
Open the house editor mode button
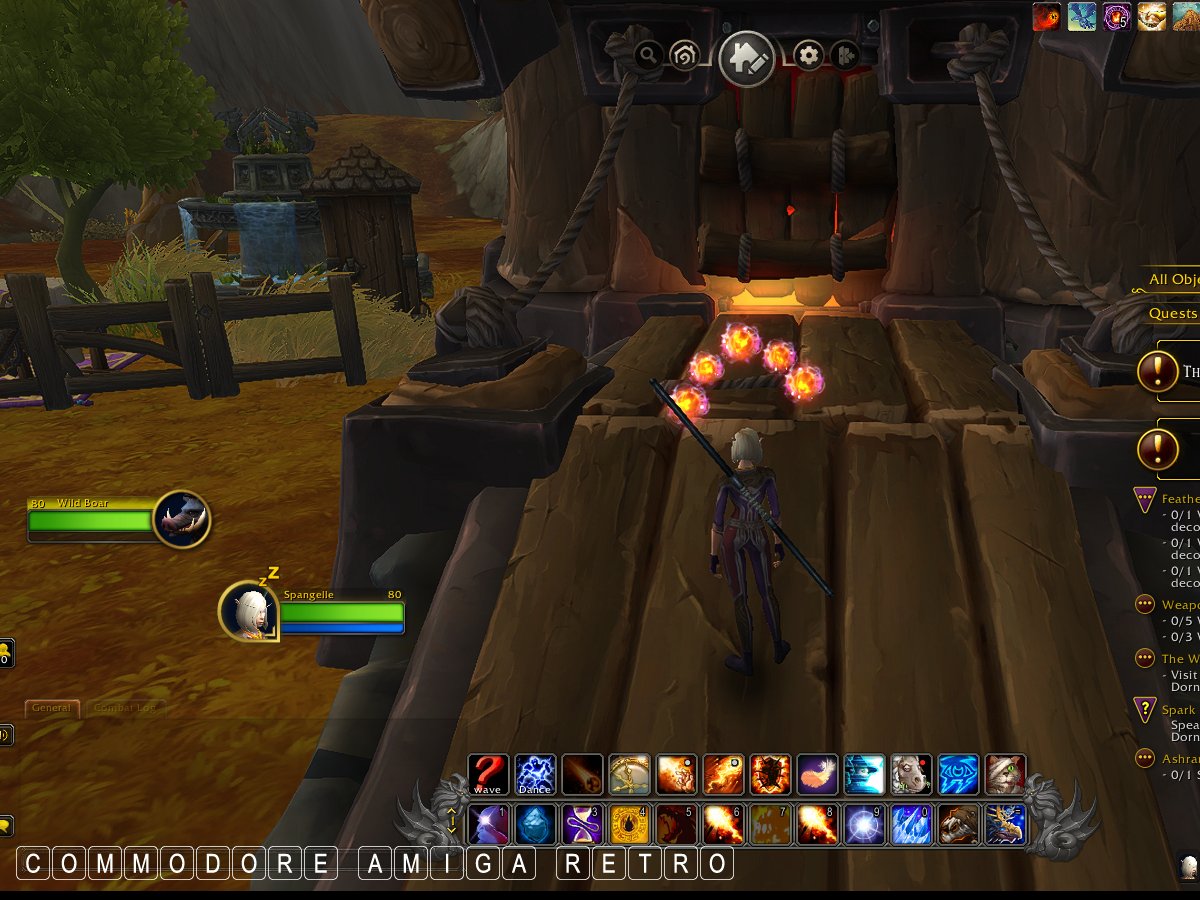[746, 58]
